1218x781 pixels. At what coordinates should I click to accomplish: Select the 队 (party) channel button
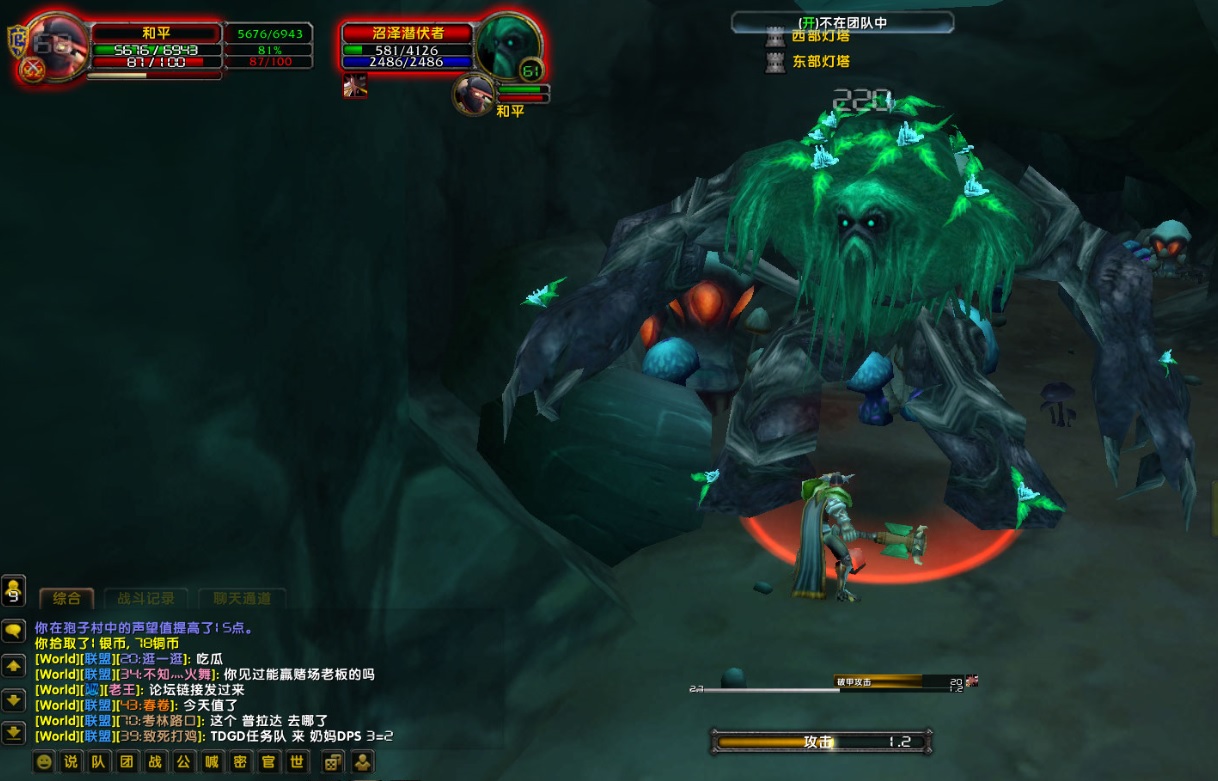point(99,762)
